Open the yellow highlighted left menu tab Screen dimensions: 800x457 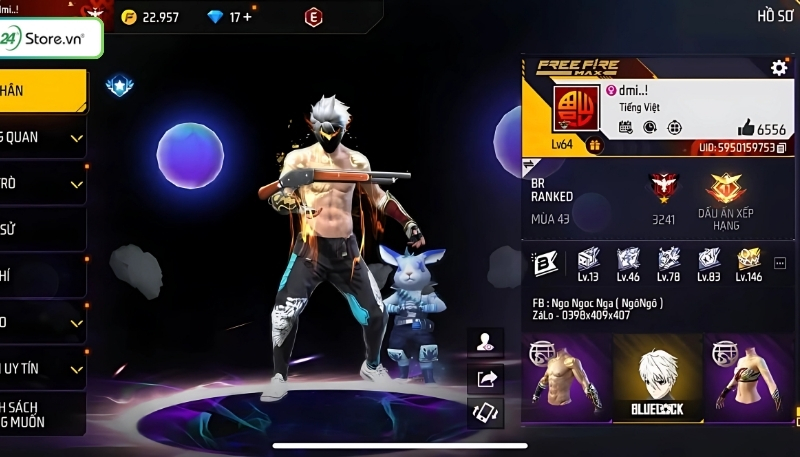pos(42,90)
